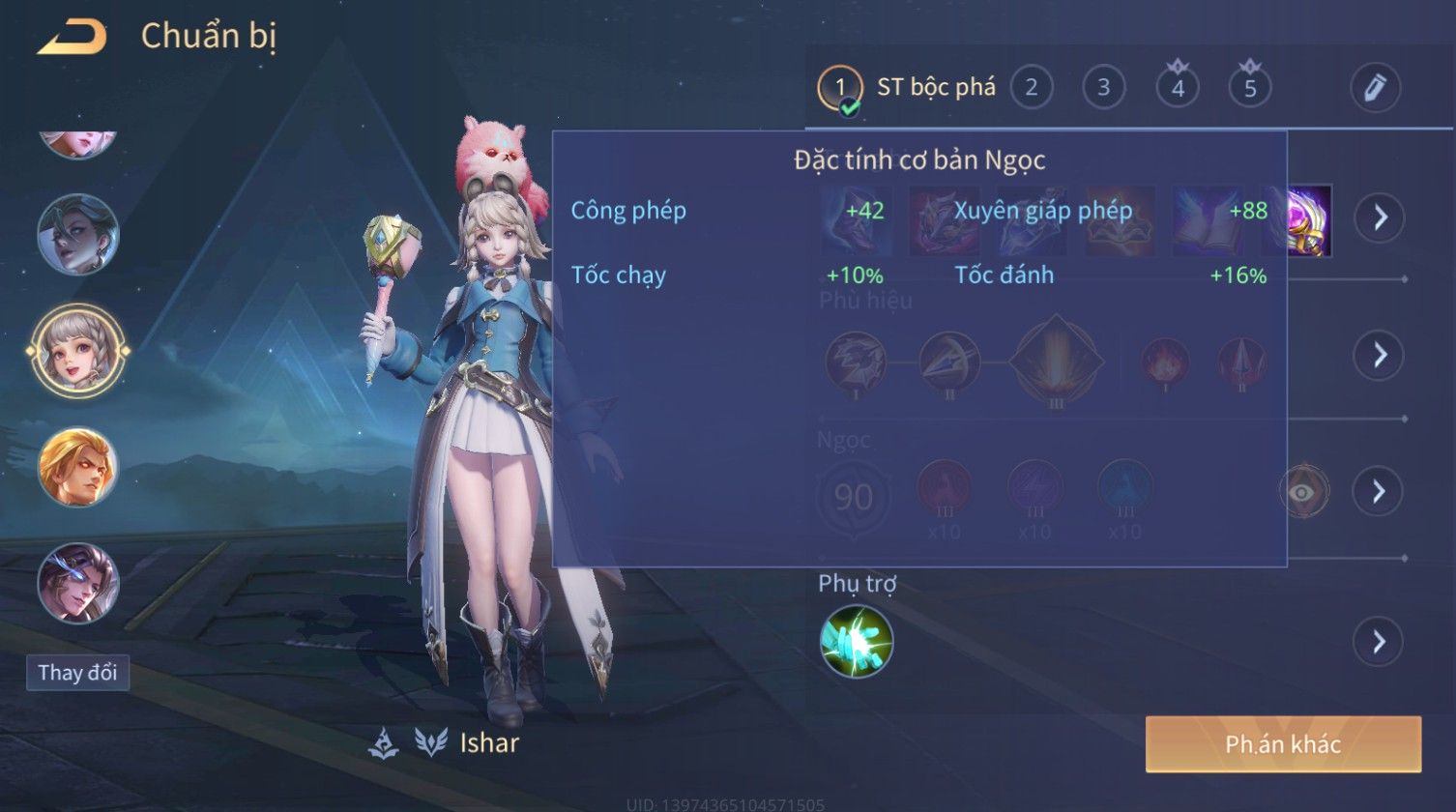
Task: Choose preset slot 4
Action: (1178, 88)
